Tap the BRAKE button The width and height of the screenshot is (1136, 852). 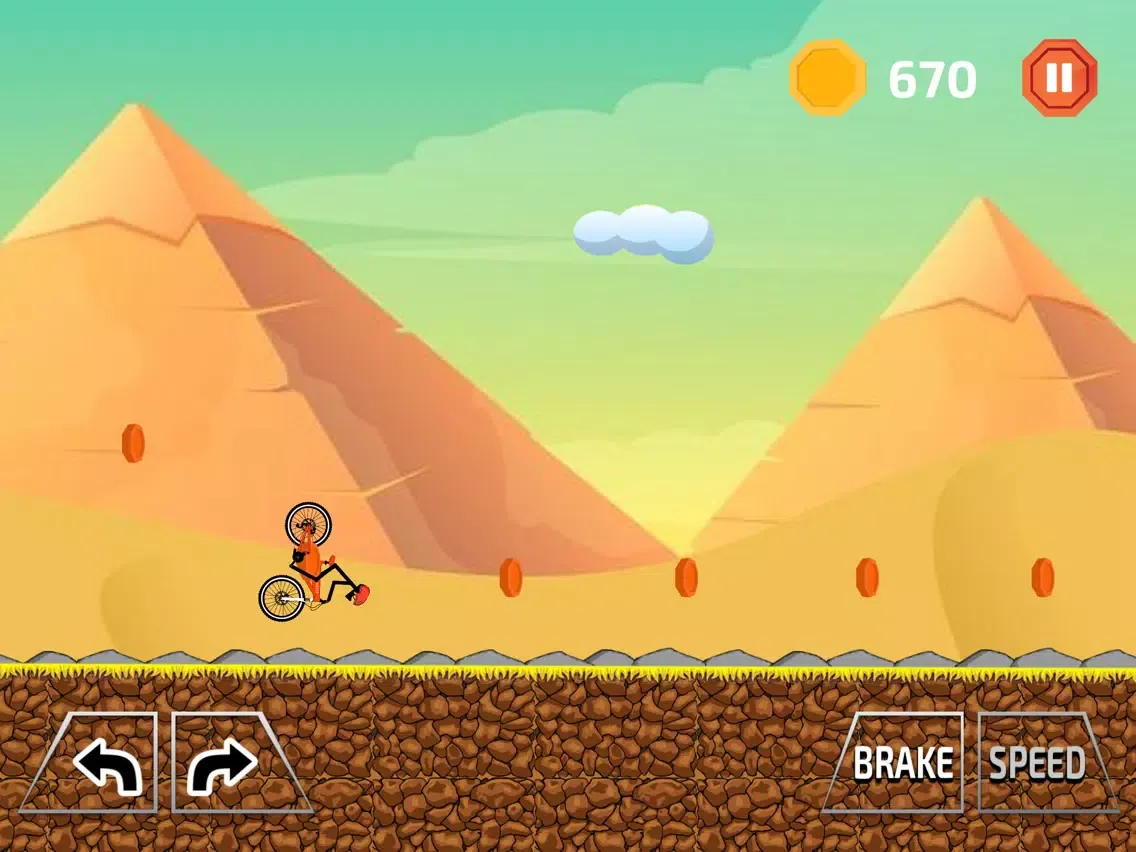[x=901, y=763]
